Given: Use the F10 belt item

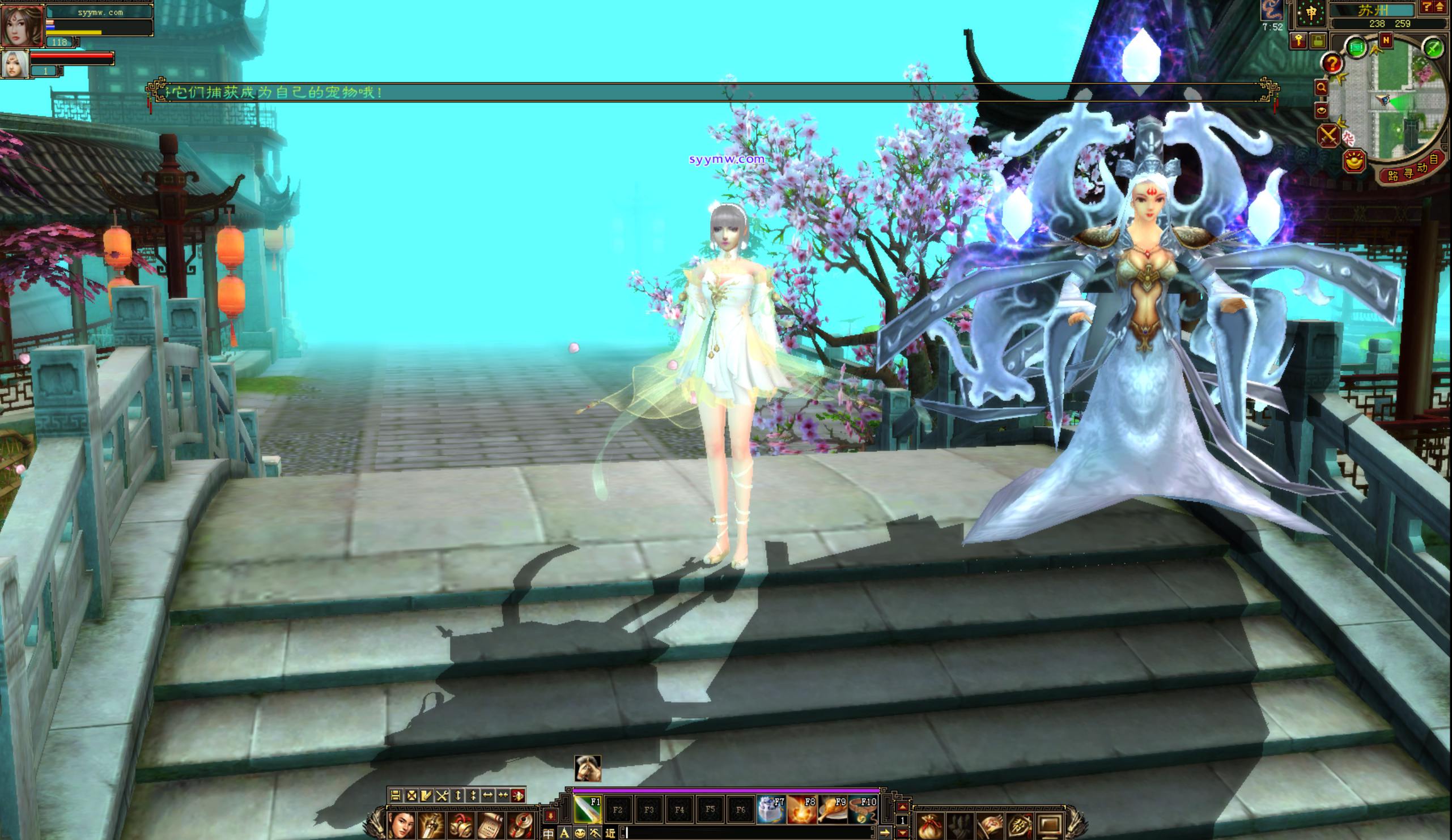Looking at the screenshot, I should click(x=863, y=810).
